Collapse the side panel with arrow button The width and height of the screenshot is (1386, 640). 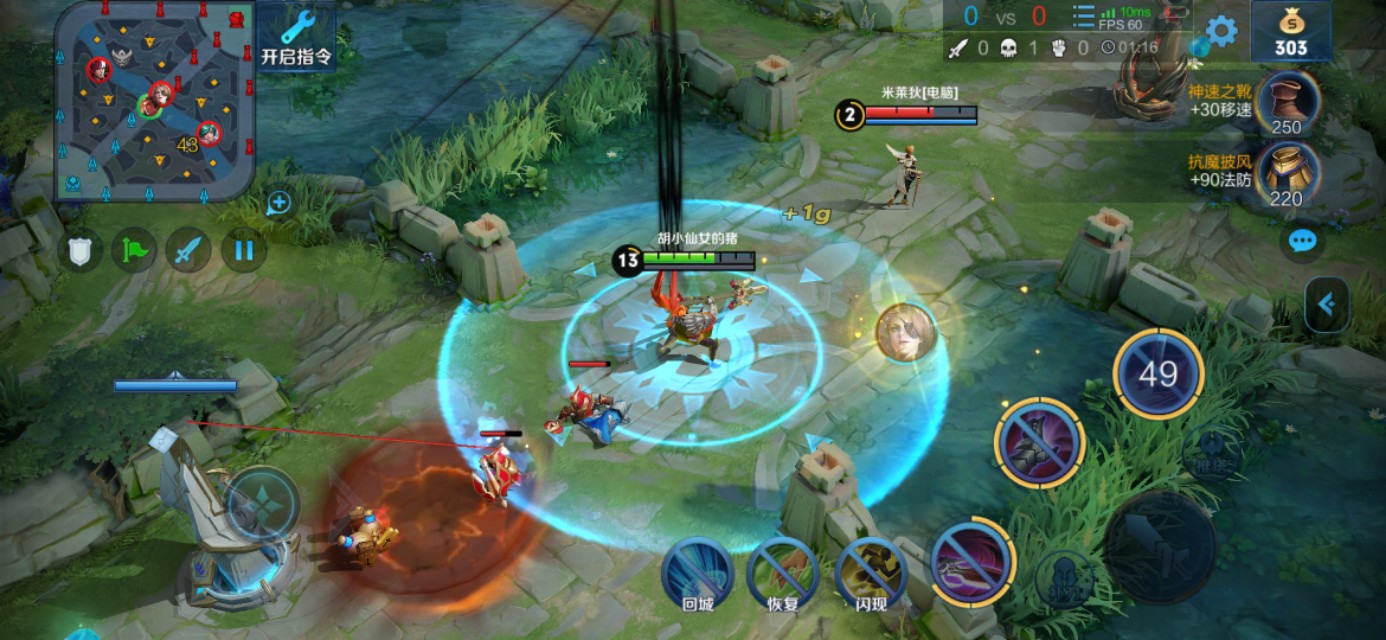click(1327, 305)
